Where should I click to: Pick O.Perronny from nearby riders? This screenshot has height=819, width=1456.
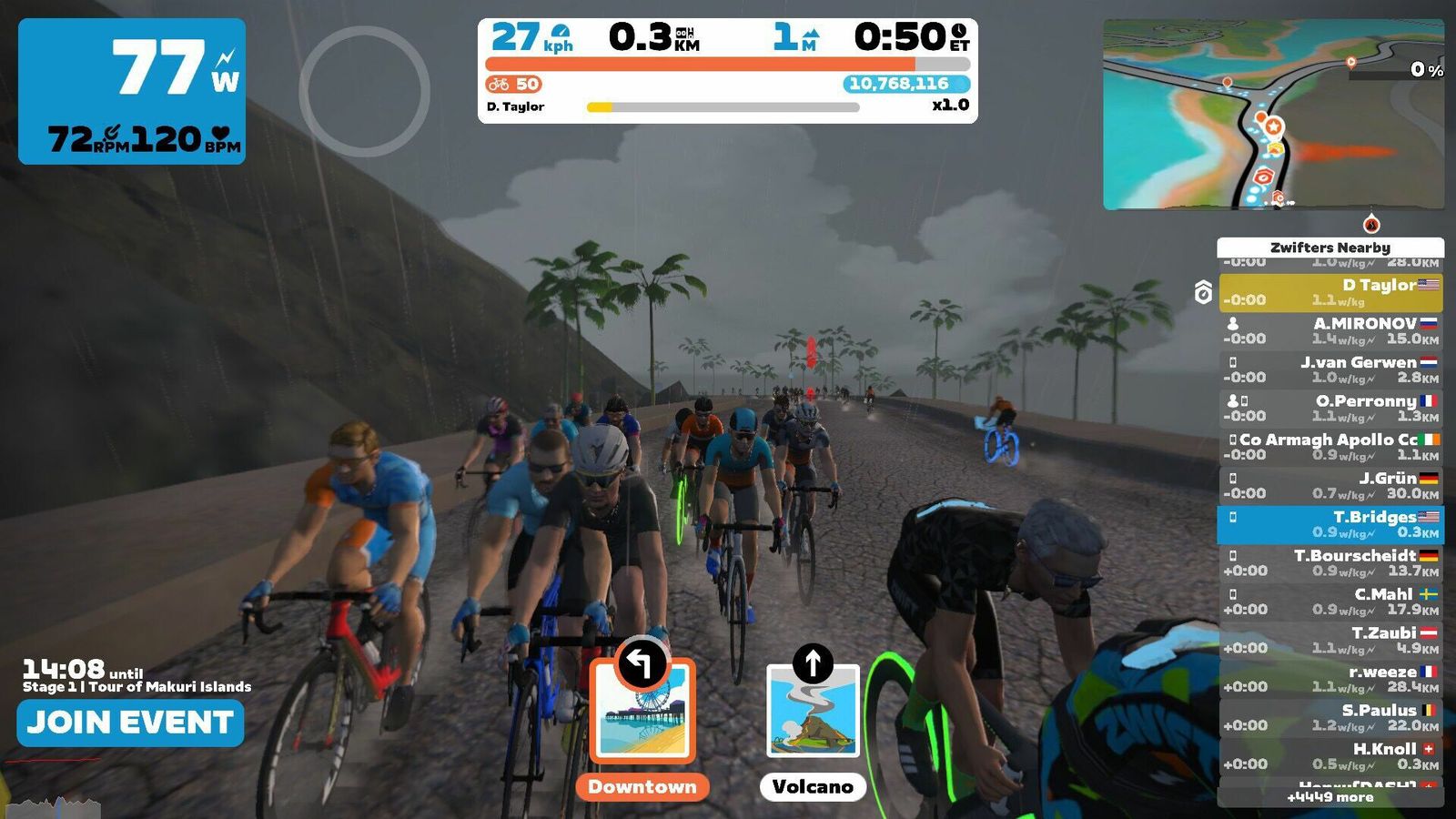pyautogui.click(x=1330, y=409)
